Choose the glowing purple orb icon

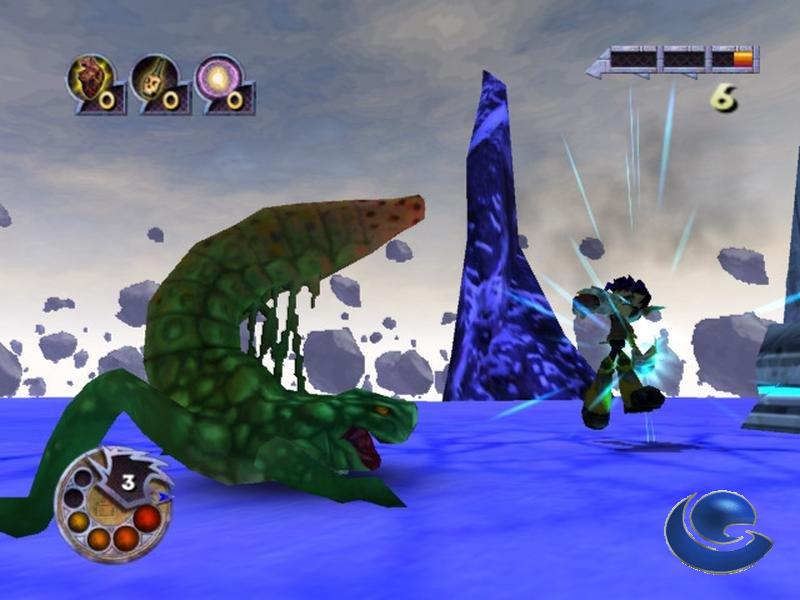click(x=218, y=78)
